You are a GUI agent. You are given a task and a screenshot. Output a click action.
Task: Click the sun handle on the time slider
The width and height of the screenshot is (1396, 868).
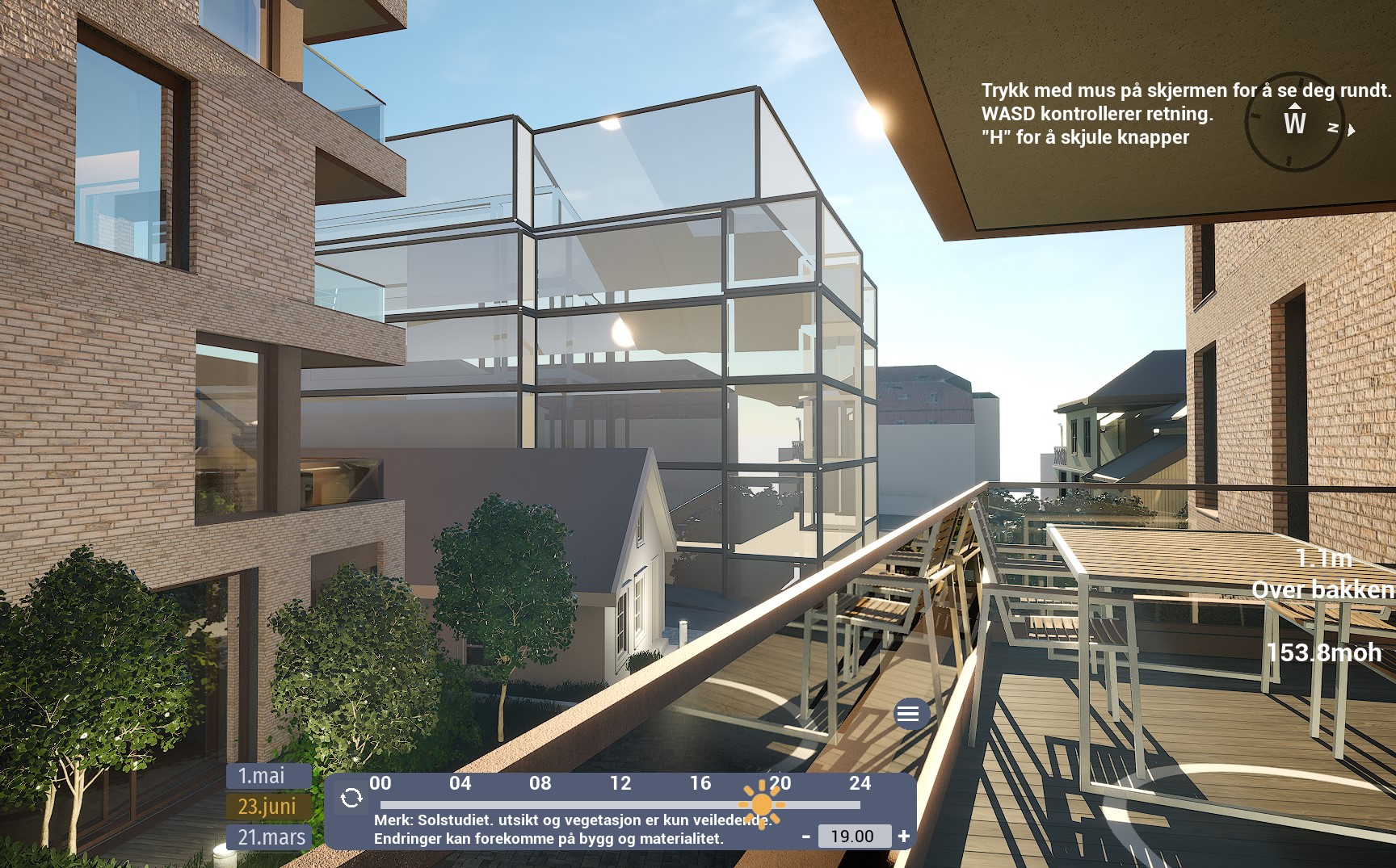click(x=761, y=804)
